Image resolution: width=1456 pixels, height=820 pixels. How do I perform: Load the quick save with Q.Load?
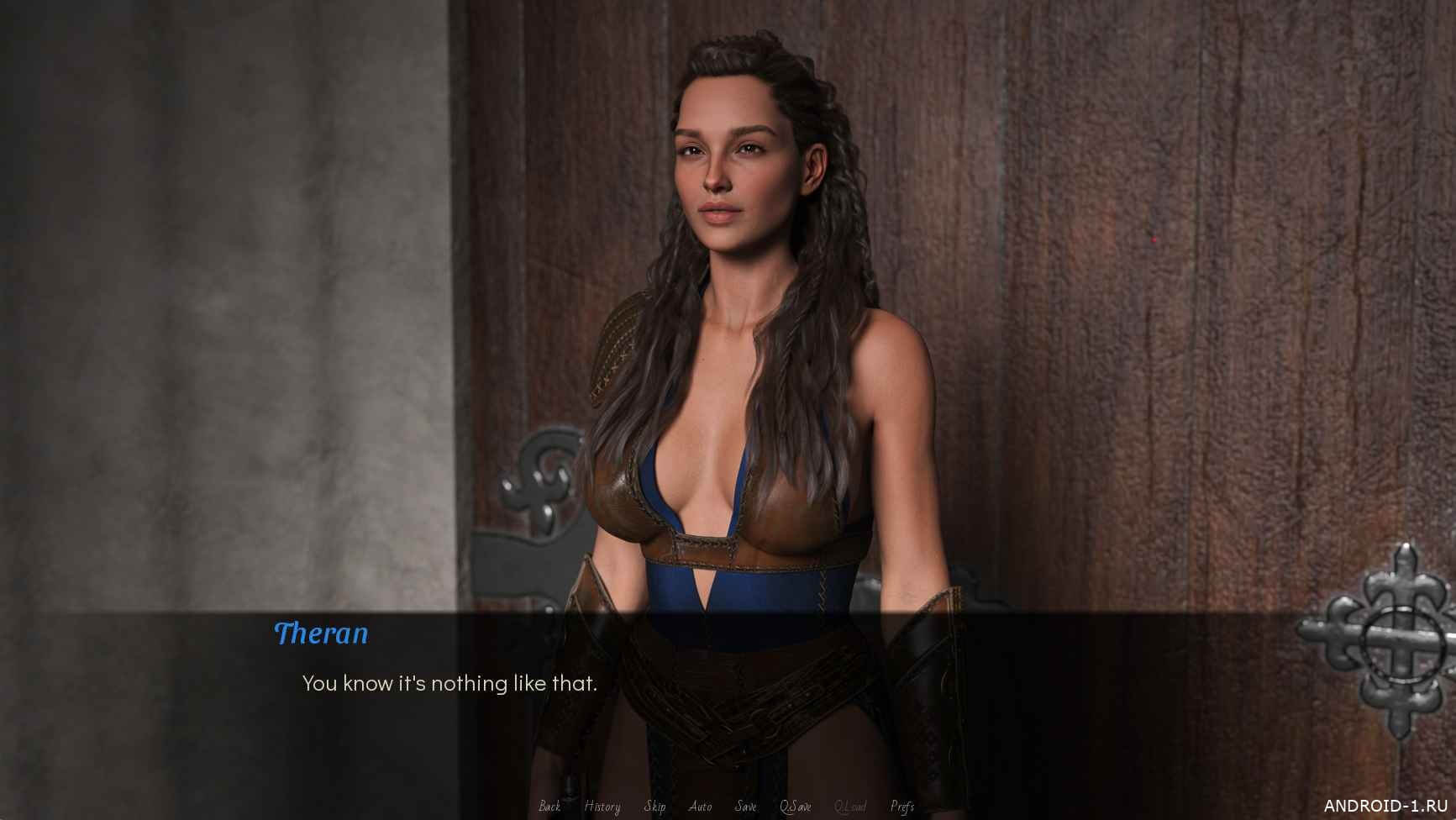tap(850, 807)
